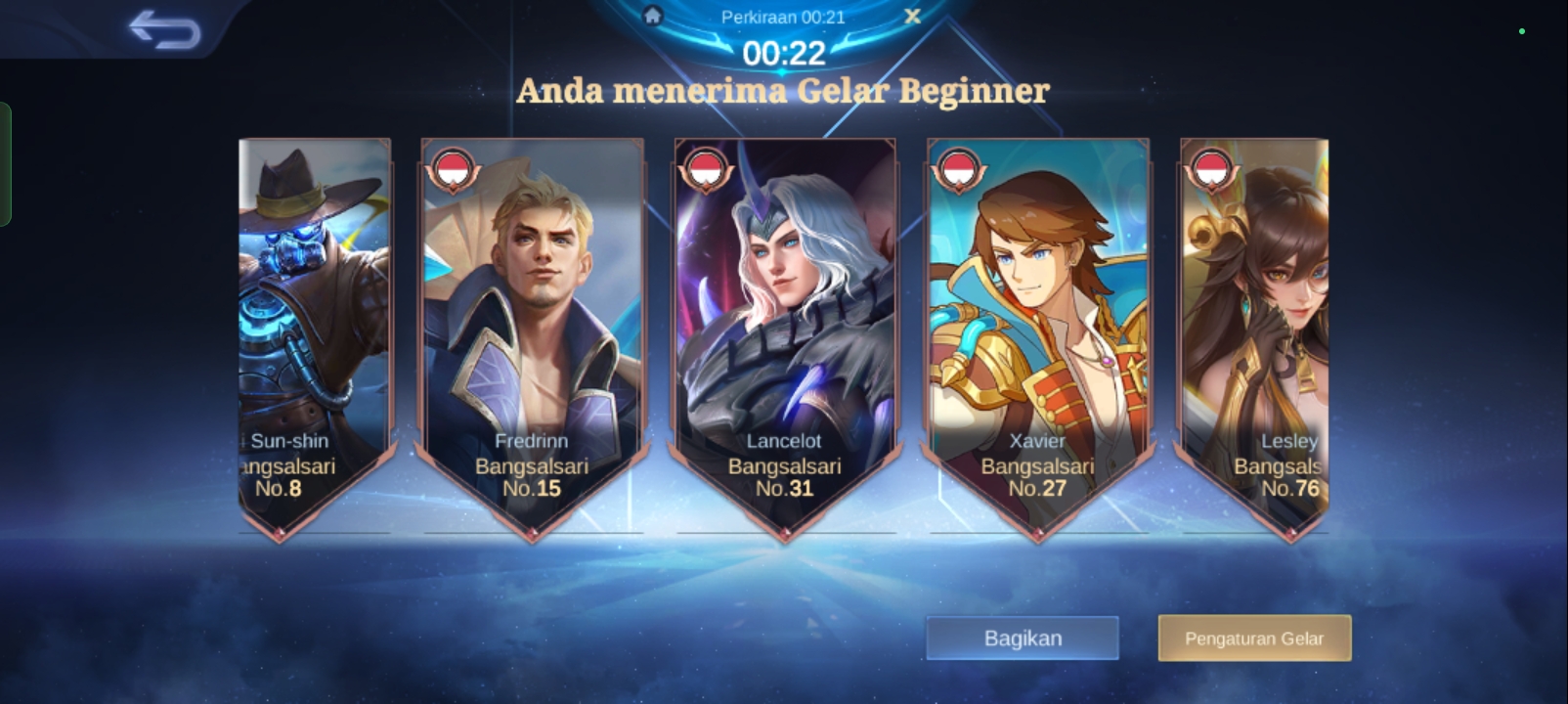Screen dimensions: 1568x704
Task: Tap the home icon beside the timer
Action: click(653, 16)
